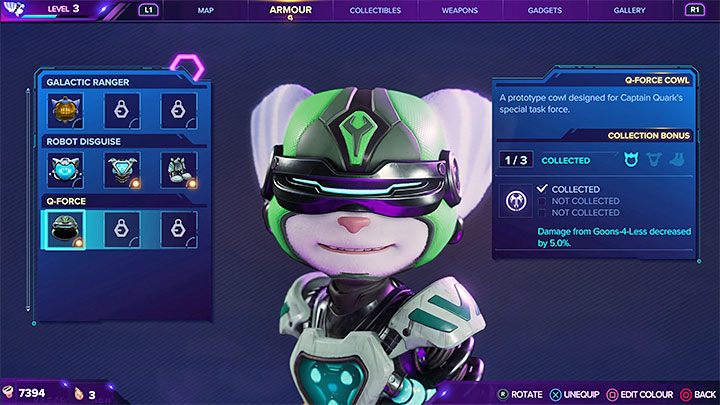Go to the Gadgets tab
This screenshot has width=720, height=405.
(x=544, y=10)
